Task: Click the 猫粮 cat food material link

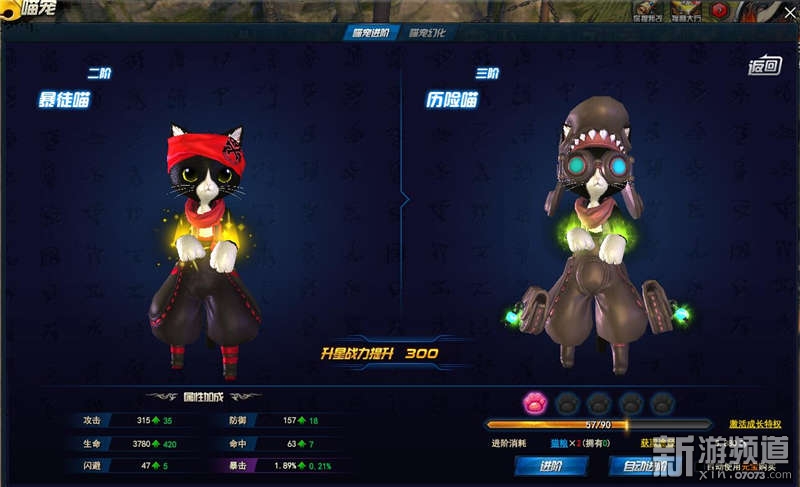Action: tap(558, 442)
